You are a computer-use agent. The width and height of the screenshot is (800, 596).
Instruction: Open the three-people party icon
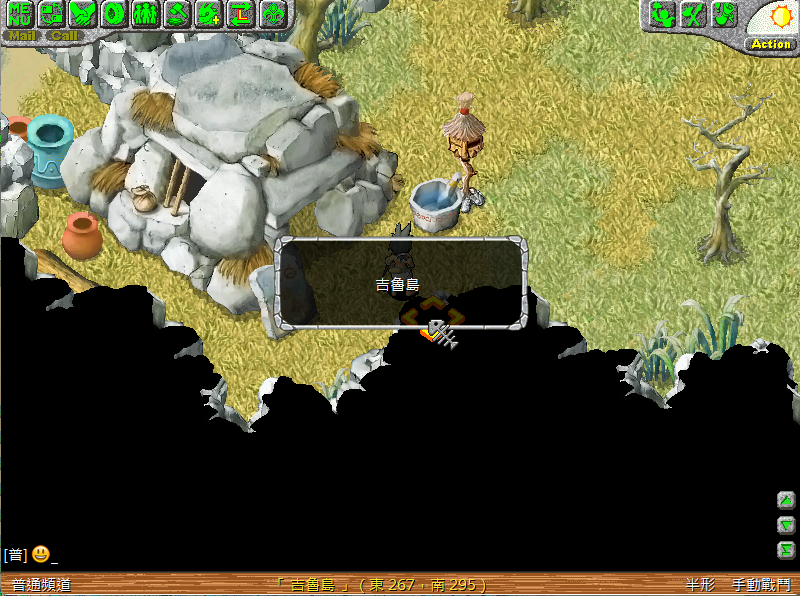[x=146, y=14]
